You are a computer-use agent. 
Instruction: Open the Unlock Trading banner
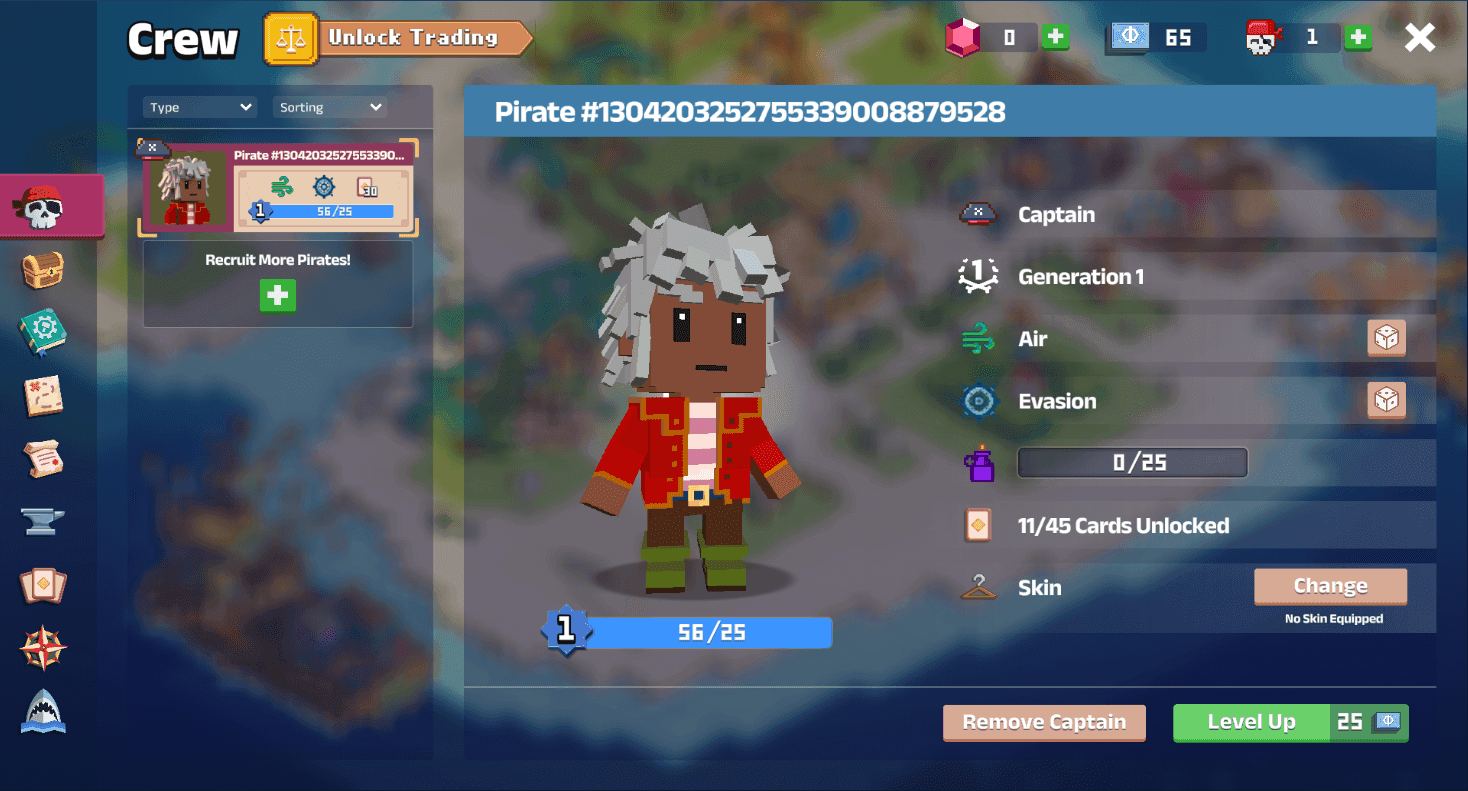pyautogui.click(x=400, y=38)
